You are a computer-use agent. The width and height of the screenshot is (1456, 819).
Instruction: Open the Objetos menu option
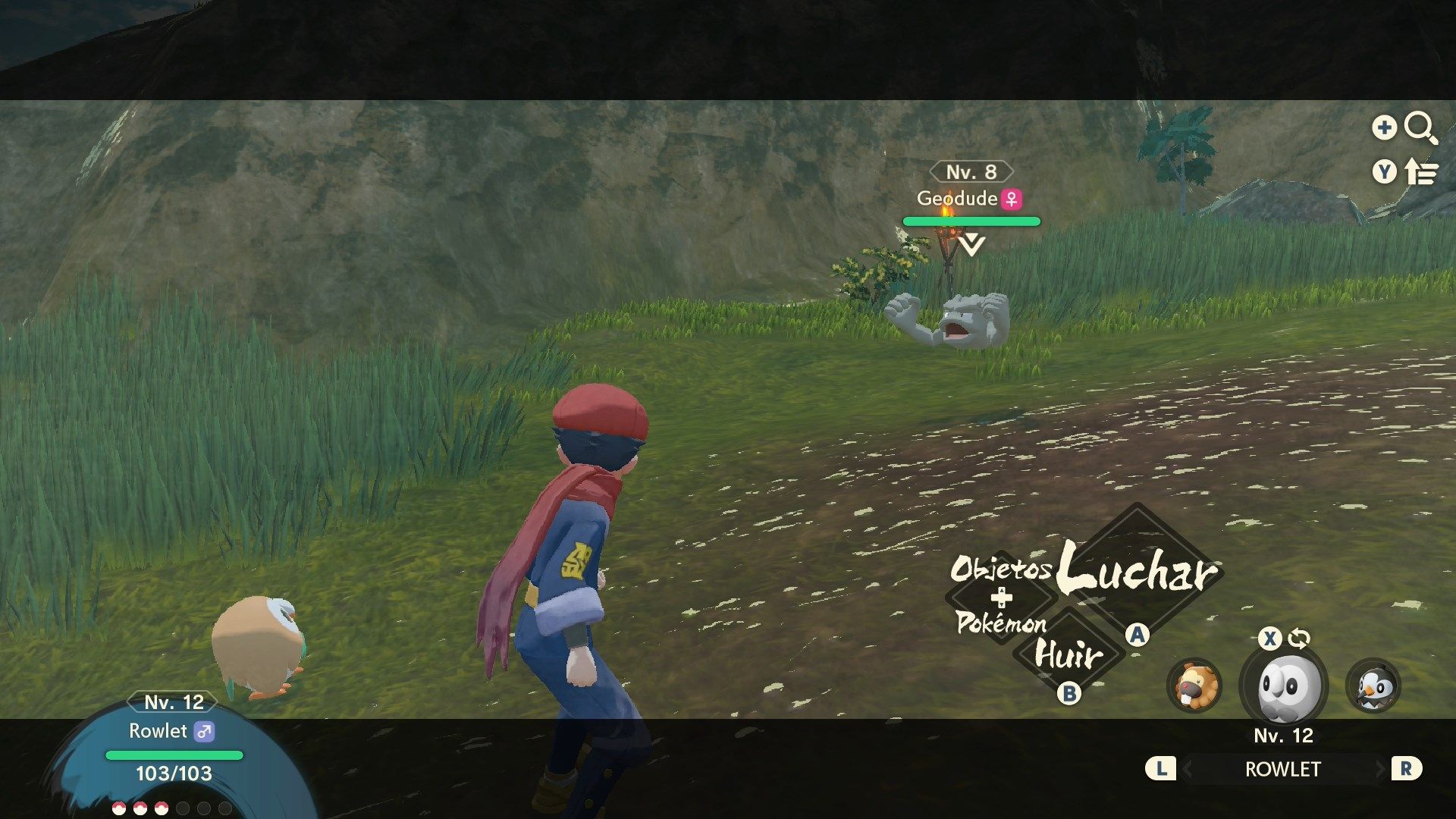pyautogui.click(x=1001, y=569)
